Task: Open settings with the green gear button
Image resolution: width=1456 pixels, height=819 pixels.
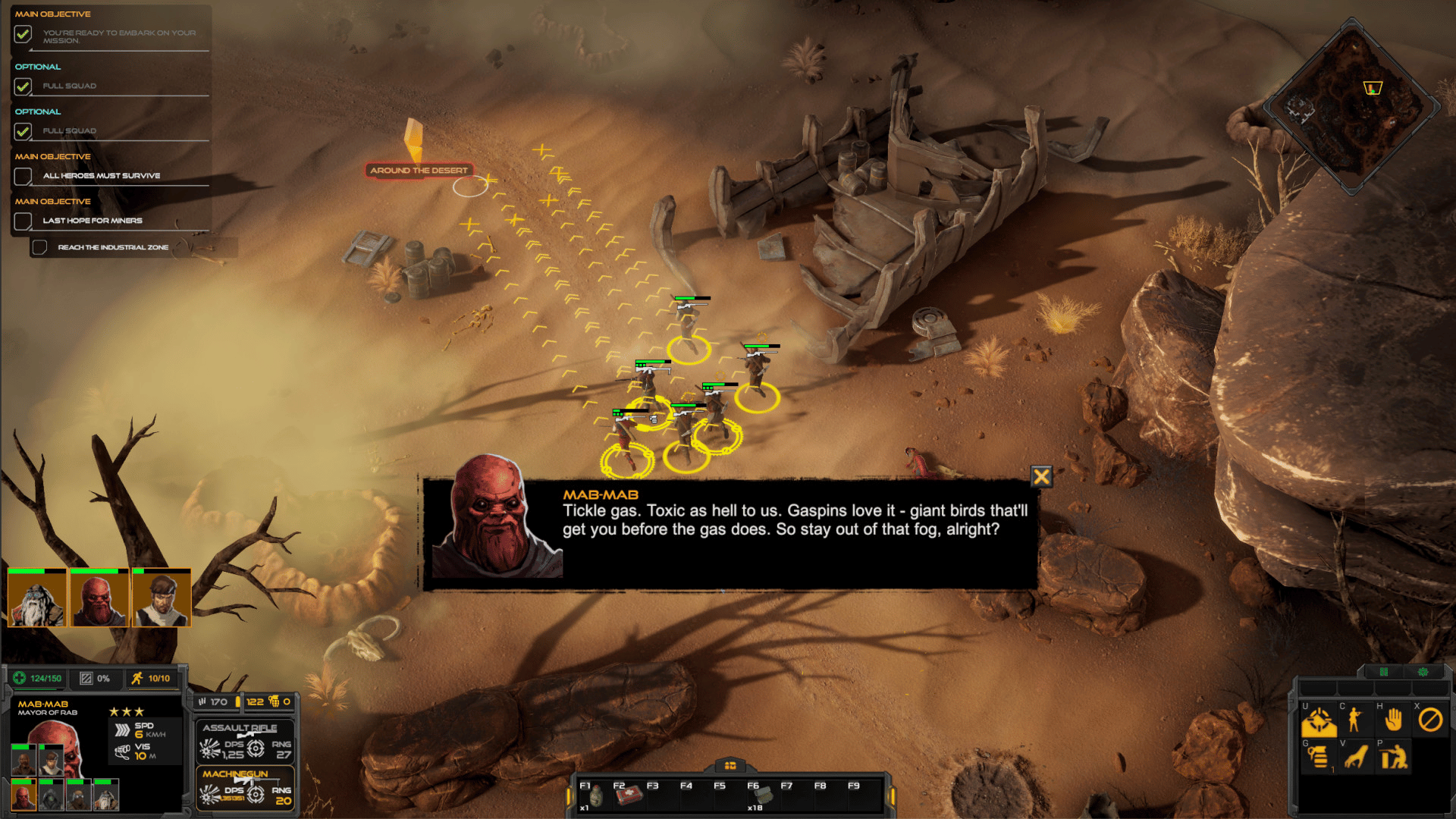Action: pos(1423,672)
